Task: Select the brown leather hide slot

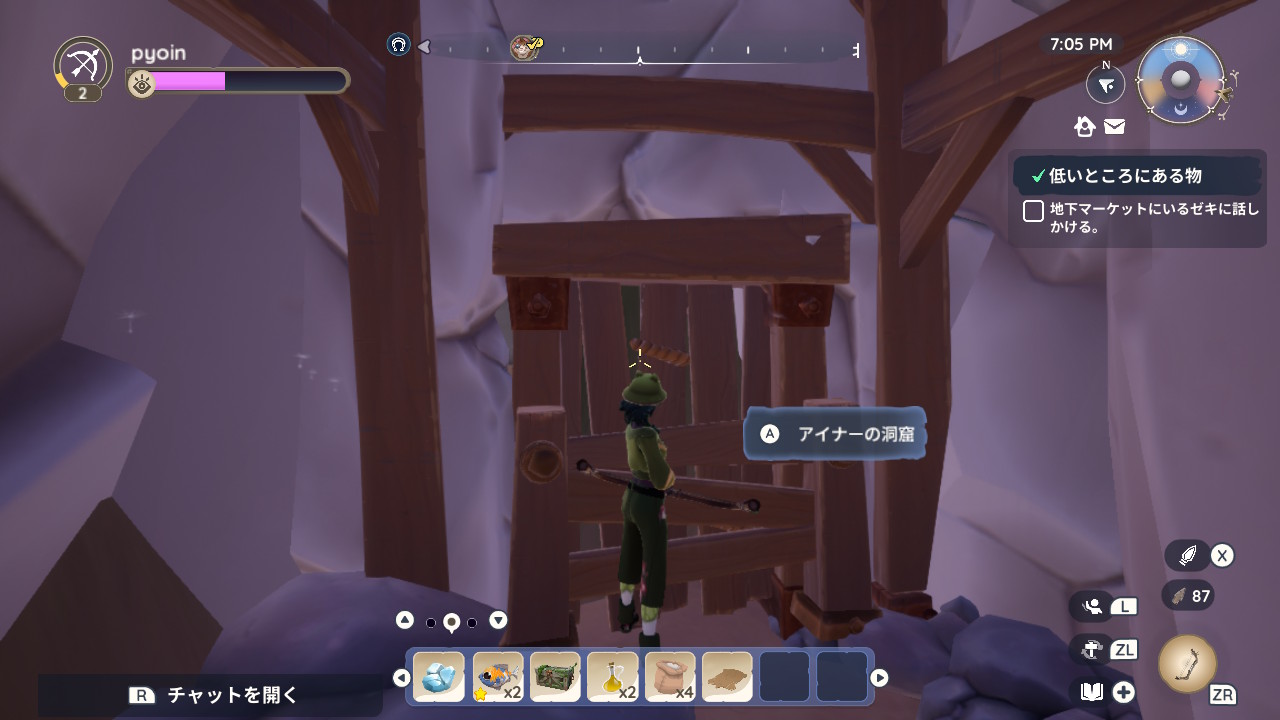Action: (727, 677)
